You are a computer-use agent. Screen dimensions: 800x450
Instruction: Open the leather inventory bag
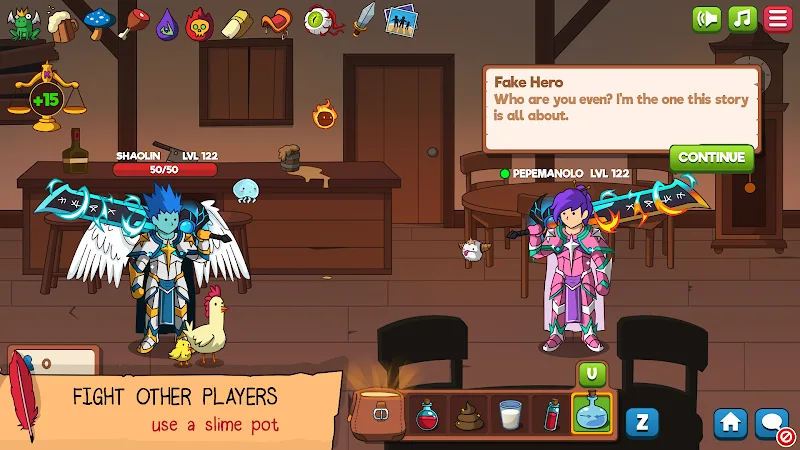[x=380, y=412]
